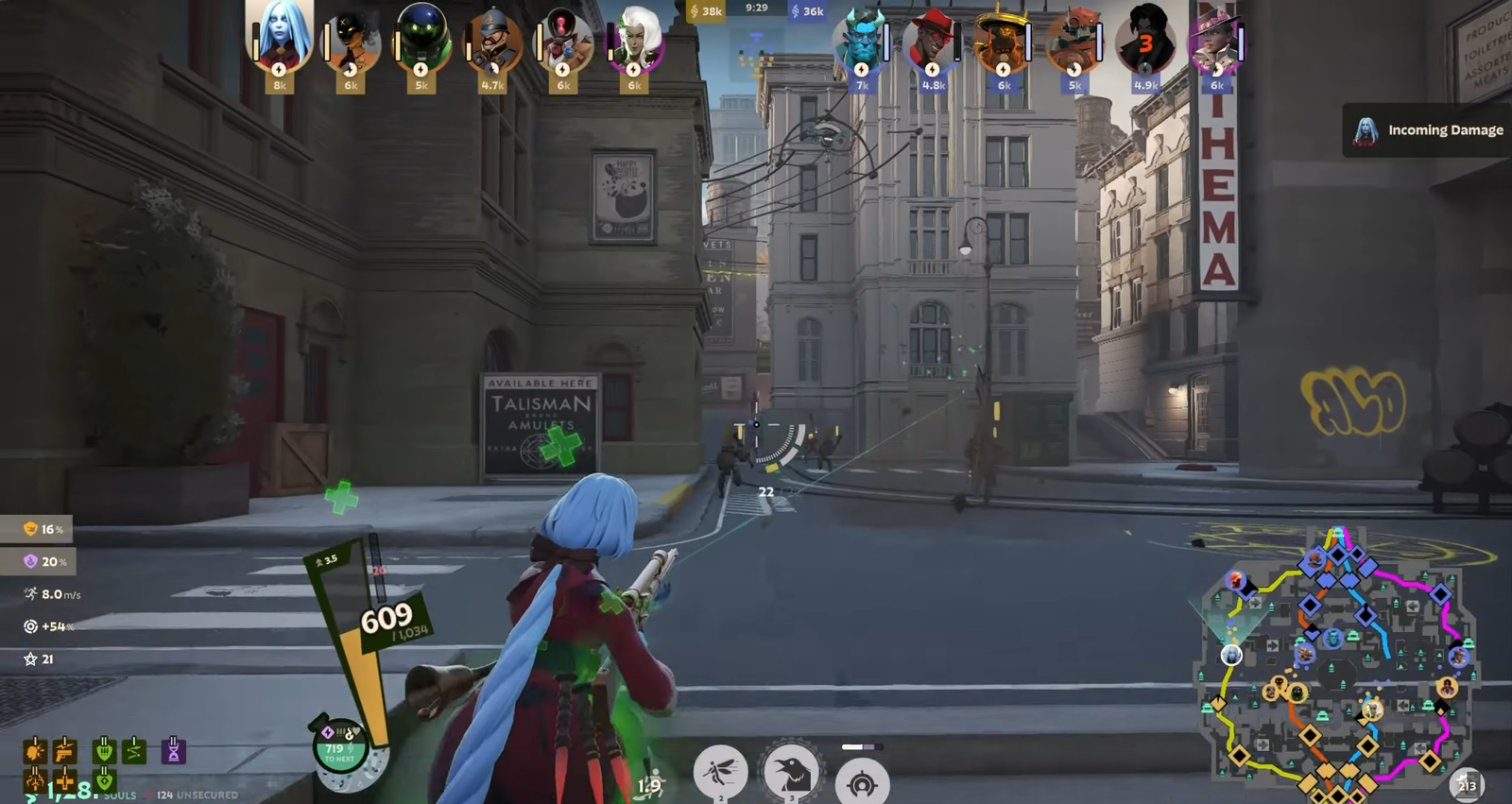The image size is (1512, 804).
Task: Select the Headshot Booster item icon
Action: 36,749
